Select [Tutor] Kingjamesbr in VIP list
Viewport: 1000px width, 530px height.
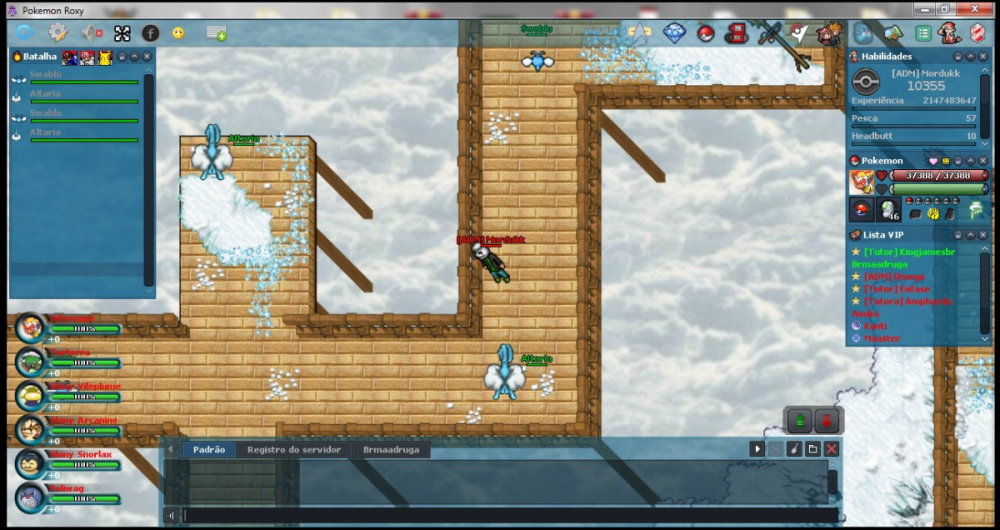click(x=909, y=252)
